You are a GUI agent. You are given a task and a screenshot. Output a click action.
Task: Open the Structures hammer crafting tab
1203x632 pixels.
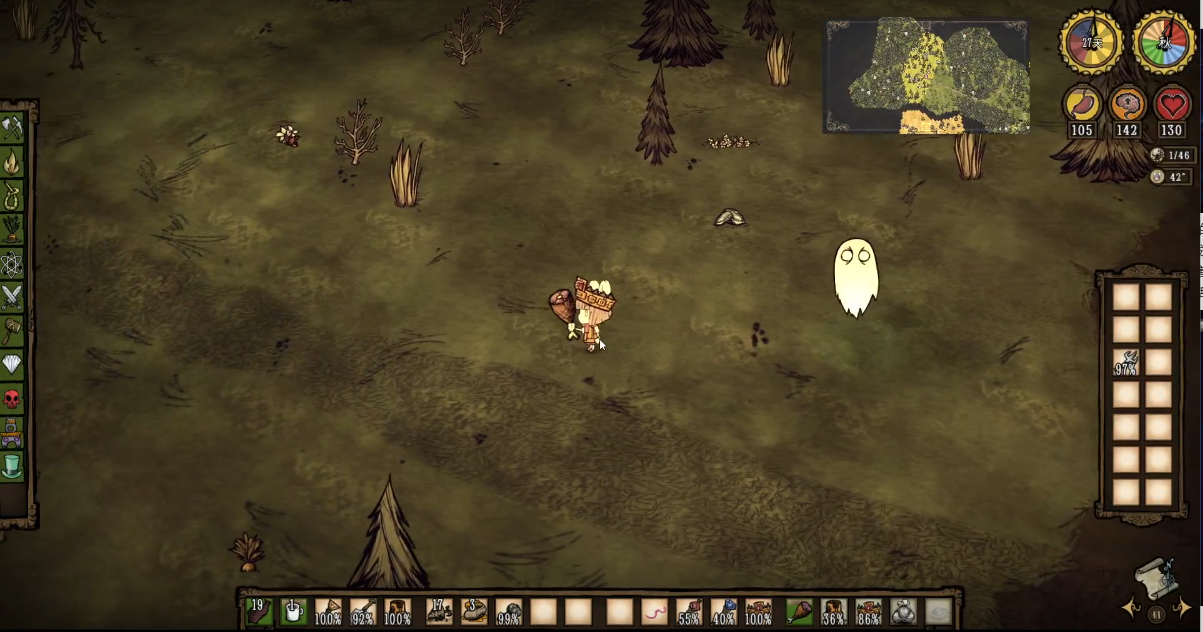12,331
